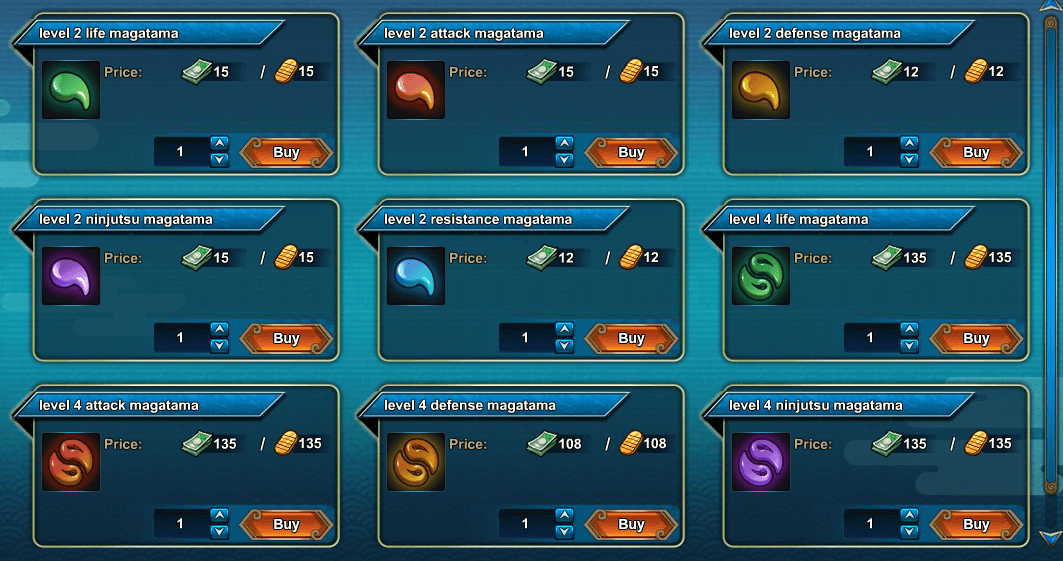Screen dimensions: 1063x561
Task: Buy the level 2 ninjutsu magatama
Action: tap(286, 339)
